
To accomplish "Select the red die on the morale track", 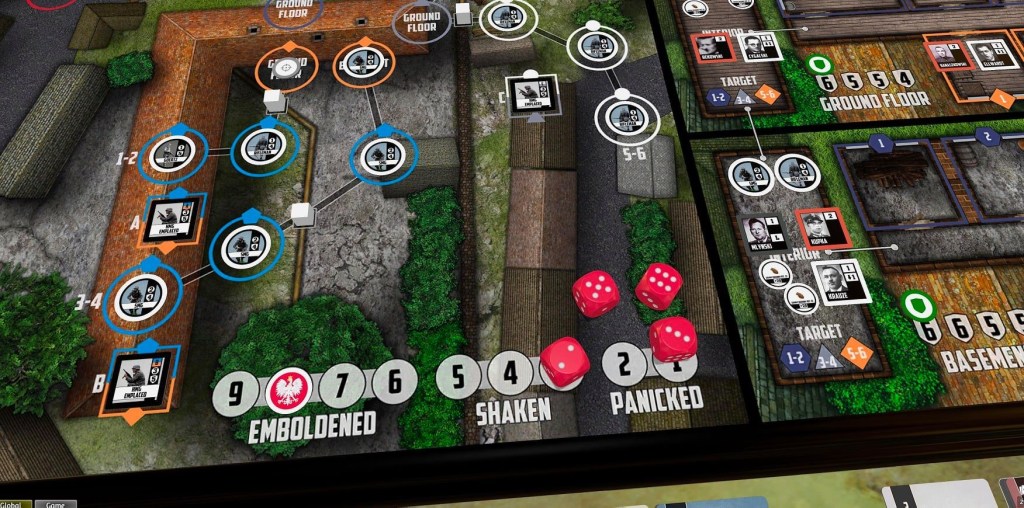I will pyautogui.click(x=565, y=361).
